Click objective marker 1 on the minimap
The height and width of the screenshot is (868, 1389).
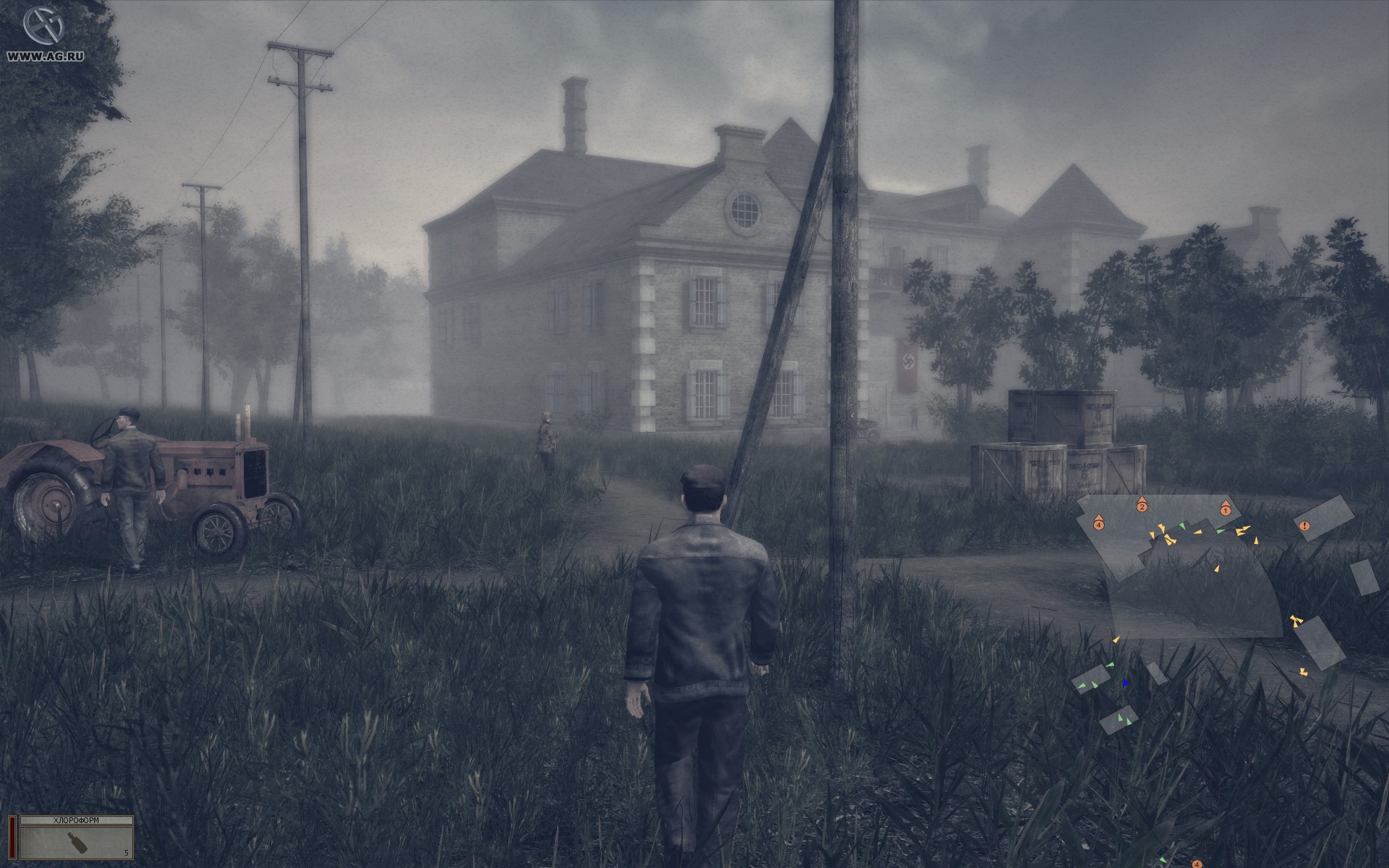[x=1225, y=509]
